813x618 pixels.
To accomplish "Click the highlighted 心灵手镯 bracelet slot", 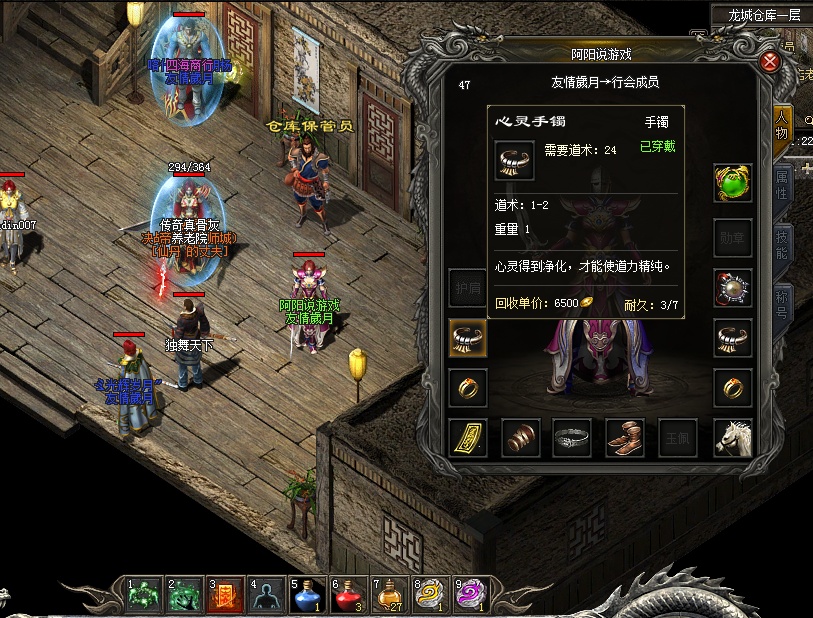I will click(x=468, y=337).
